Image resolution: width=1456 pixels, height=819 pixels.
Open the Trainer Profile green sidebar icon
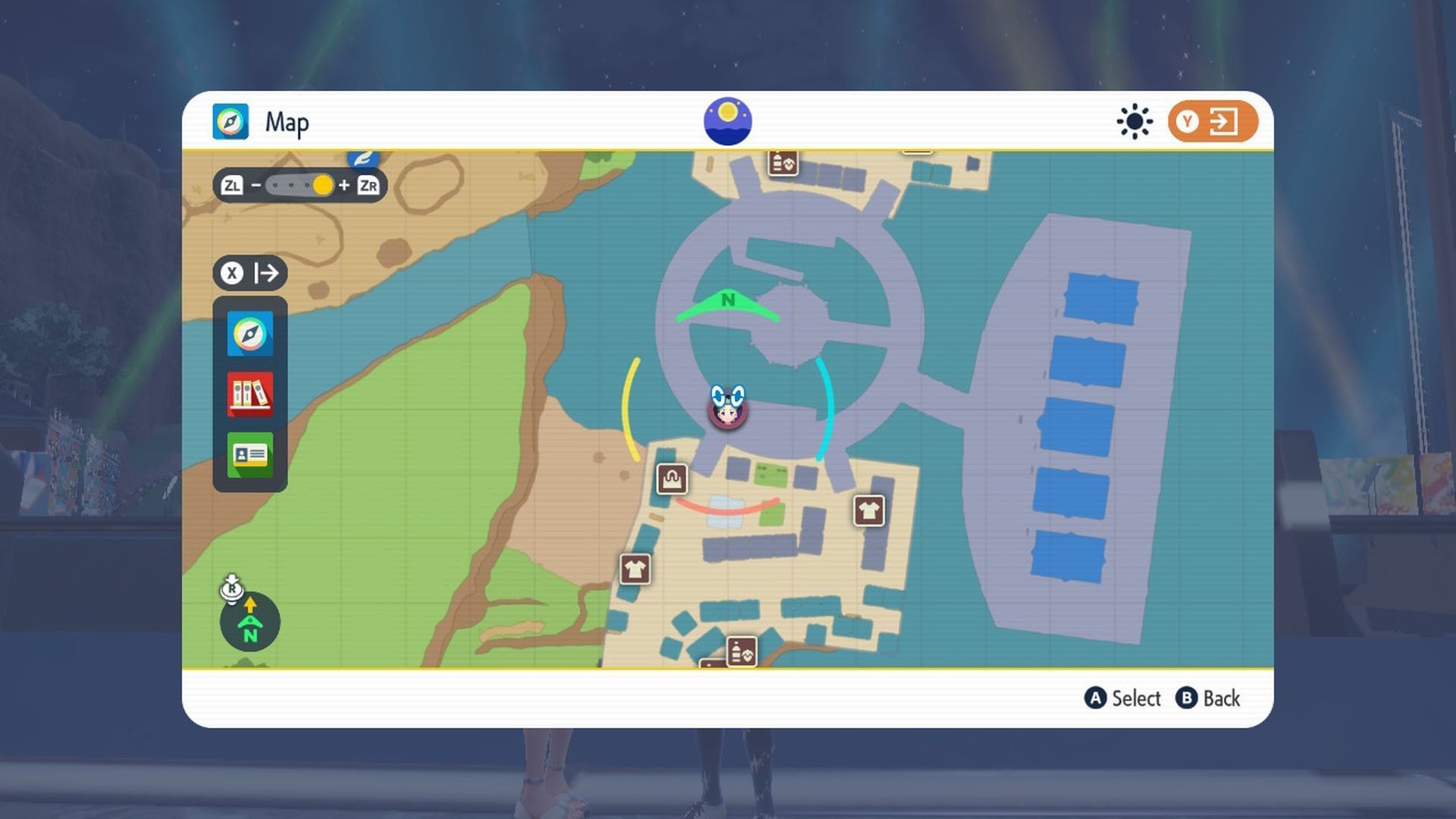click(249, 454)
